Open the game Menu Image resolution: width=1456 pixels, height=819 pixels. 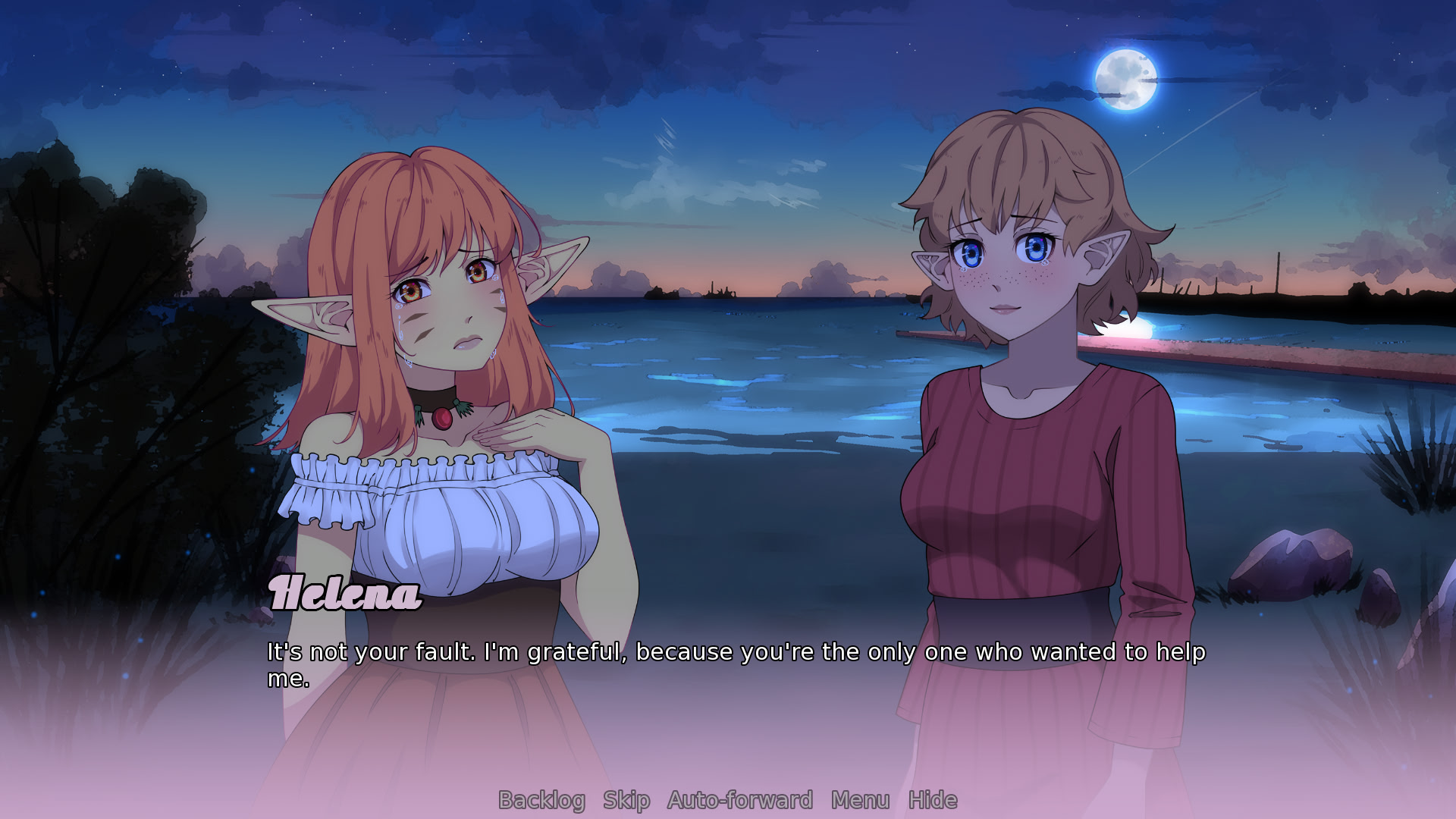click(x=860, y=800)
